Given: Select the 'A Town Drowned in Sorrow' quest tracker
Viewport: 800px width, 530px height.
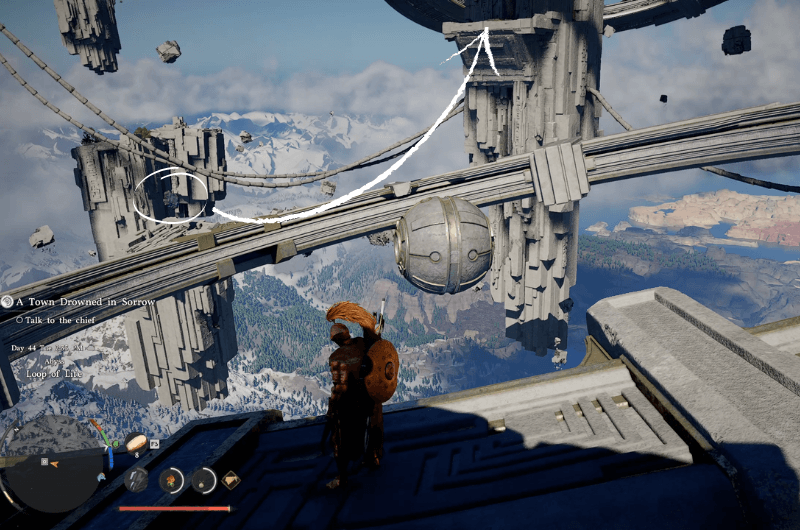Looking at the screenshot, I should 76,302.
